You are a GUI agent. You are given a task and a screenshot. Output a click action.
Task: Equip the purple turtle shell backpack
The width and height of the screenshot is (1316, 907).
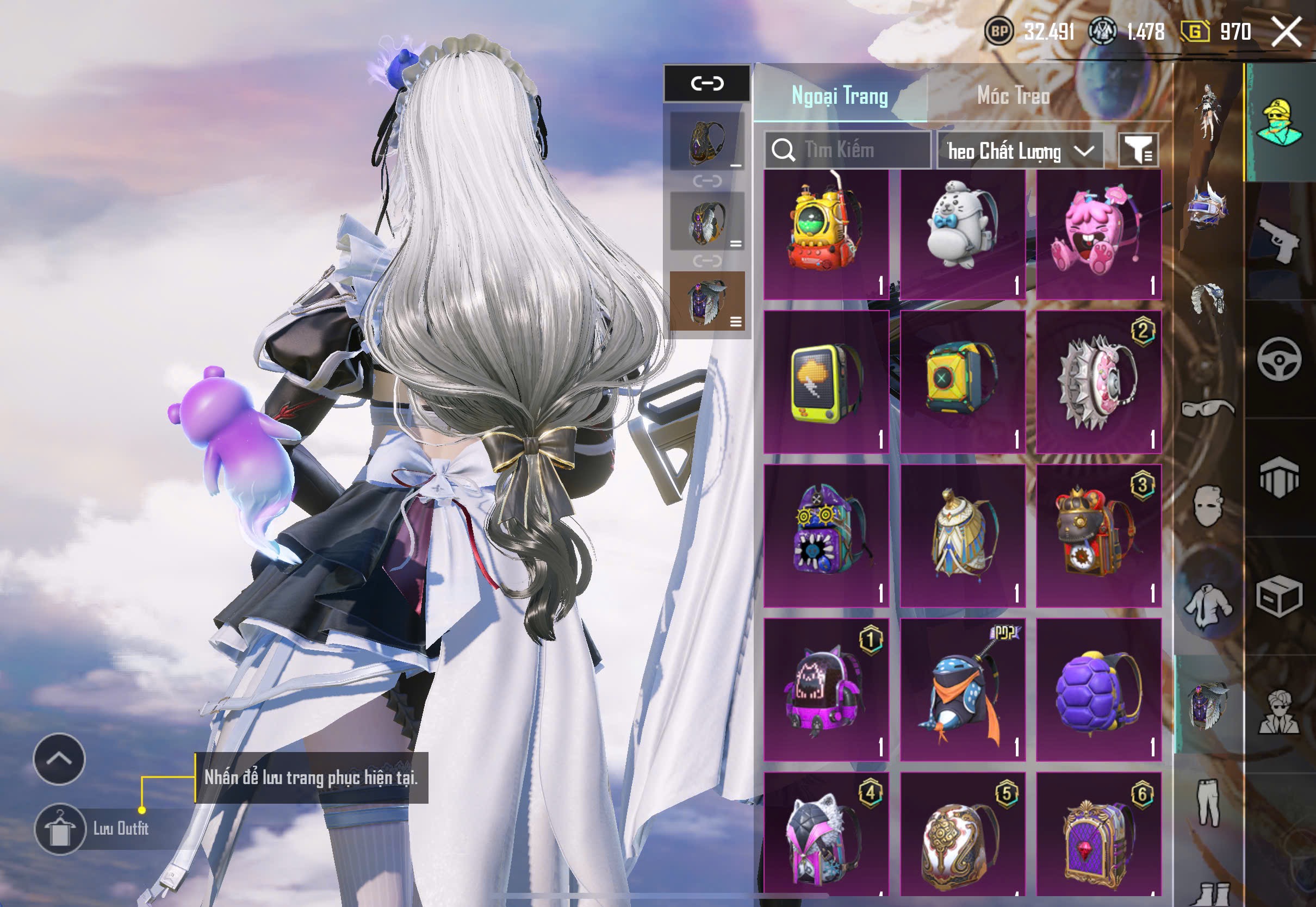click(x=1098, y=689)
